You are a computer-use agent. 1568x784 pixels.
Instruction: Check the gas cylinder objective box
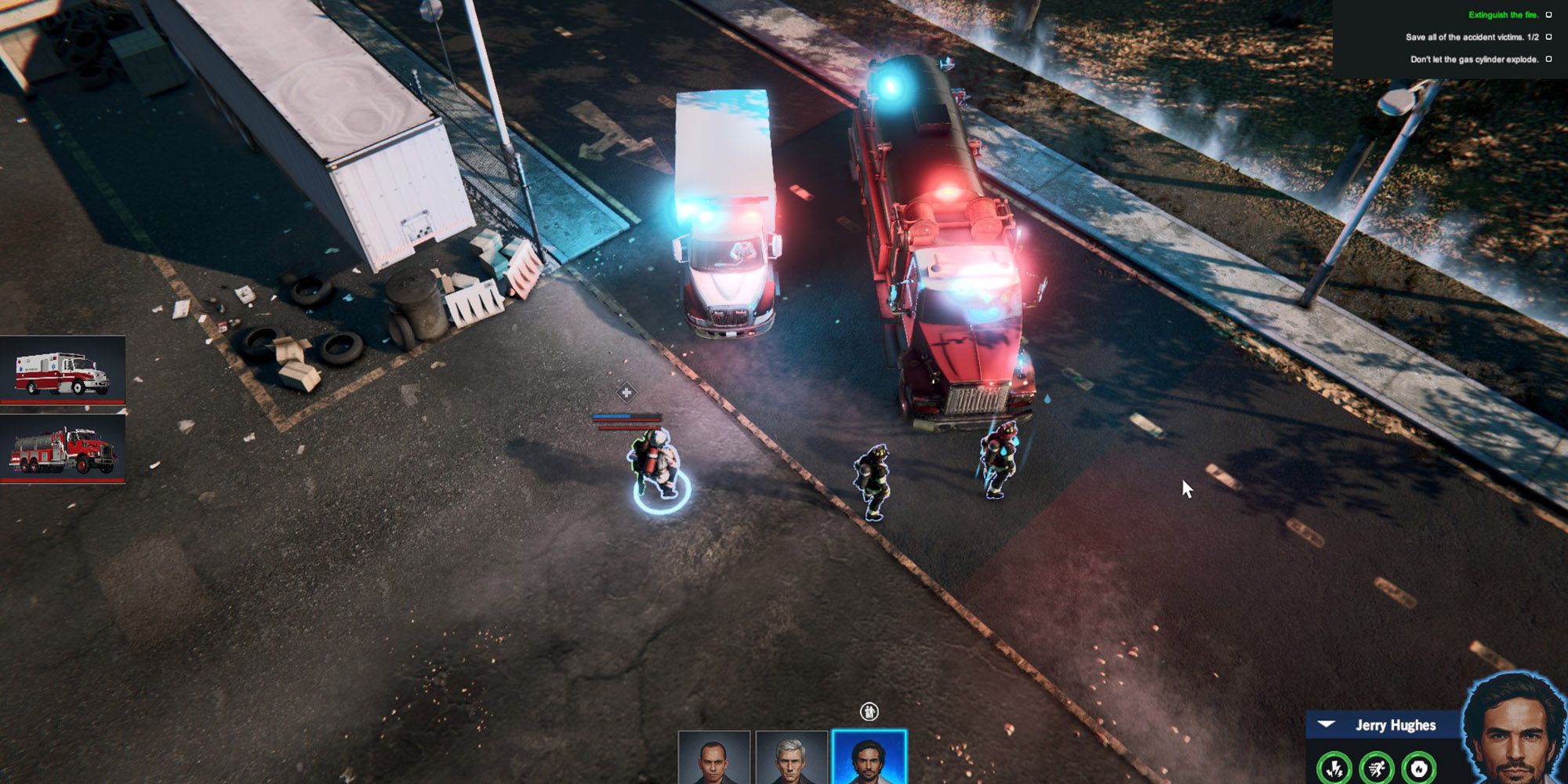1548,57
